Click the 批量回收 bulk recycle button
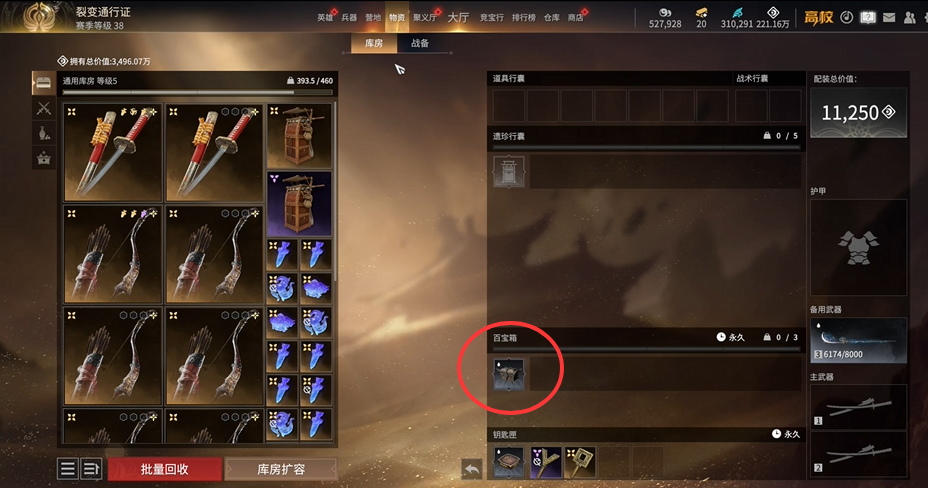Screen dimensions: 928x488 tap(163, 469)
